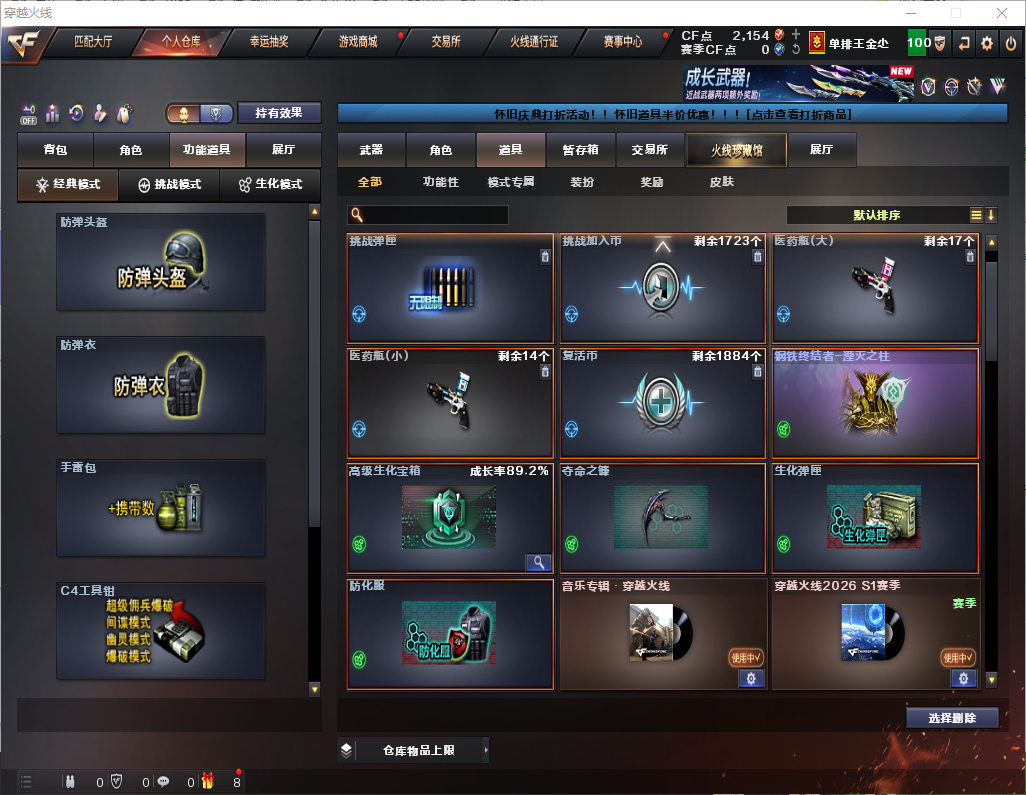1026x795 pixels.
Task: Open the 匹配大厅 matchmaking lobby
Action: (x=95, y=42)
